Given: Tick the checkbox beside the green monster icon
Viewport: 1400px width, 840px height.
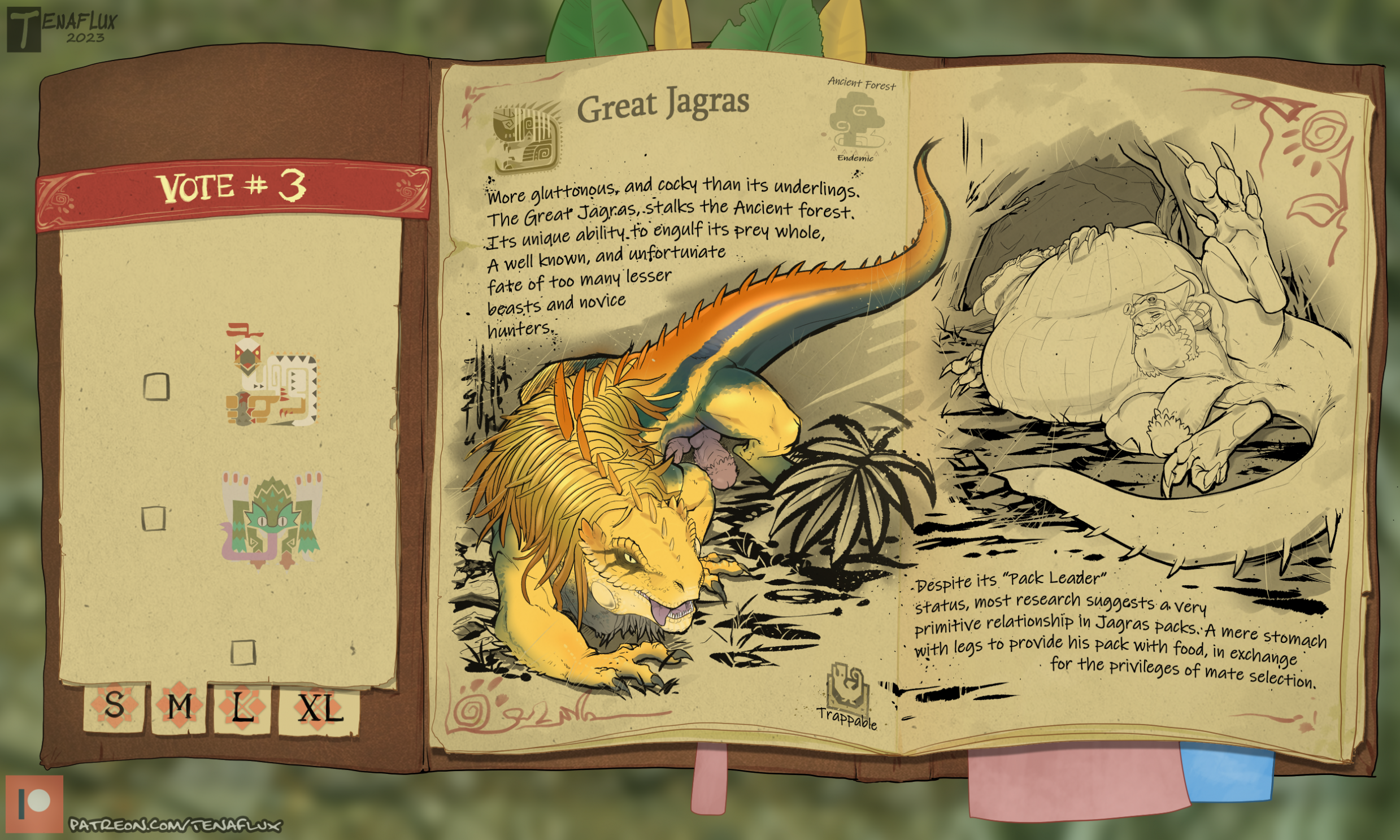Looking at the screenshot, I should click(x=154, y=518).
